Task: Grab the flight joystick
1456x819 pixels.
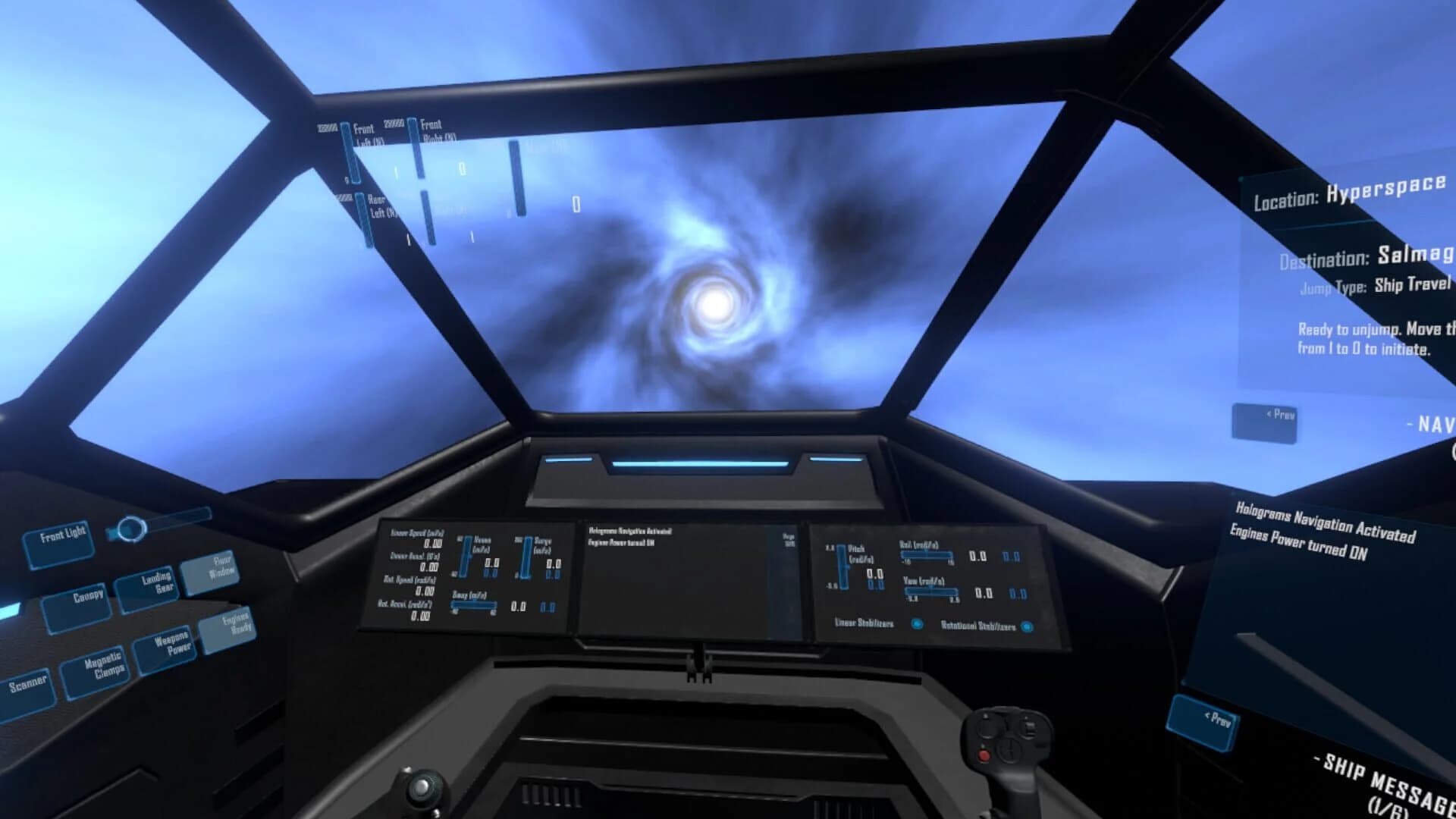Action: [x=1009, y=743]
